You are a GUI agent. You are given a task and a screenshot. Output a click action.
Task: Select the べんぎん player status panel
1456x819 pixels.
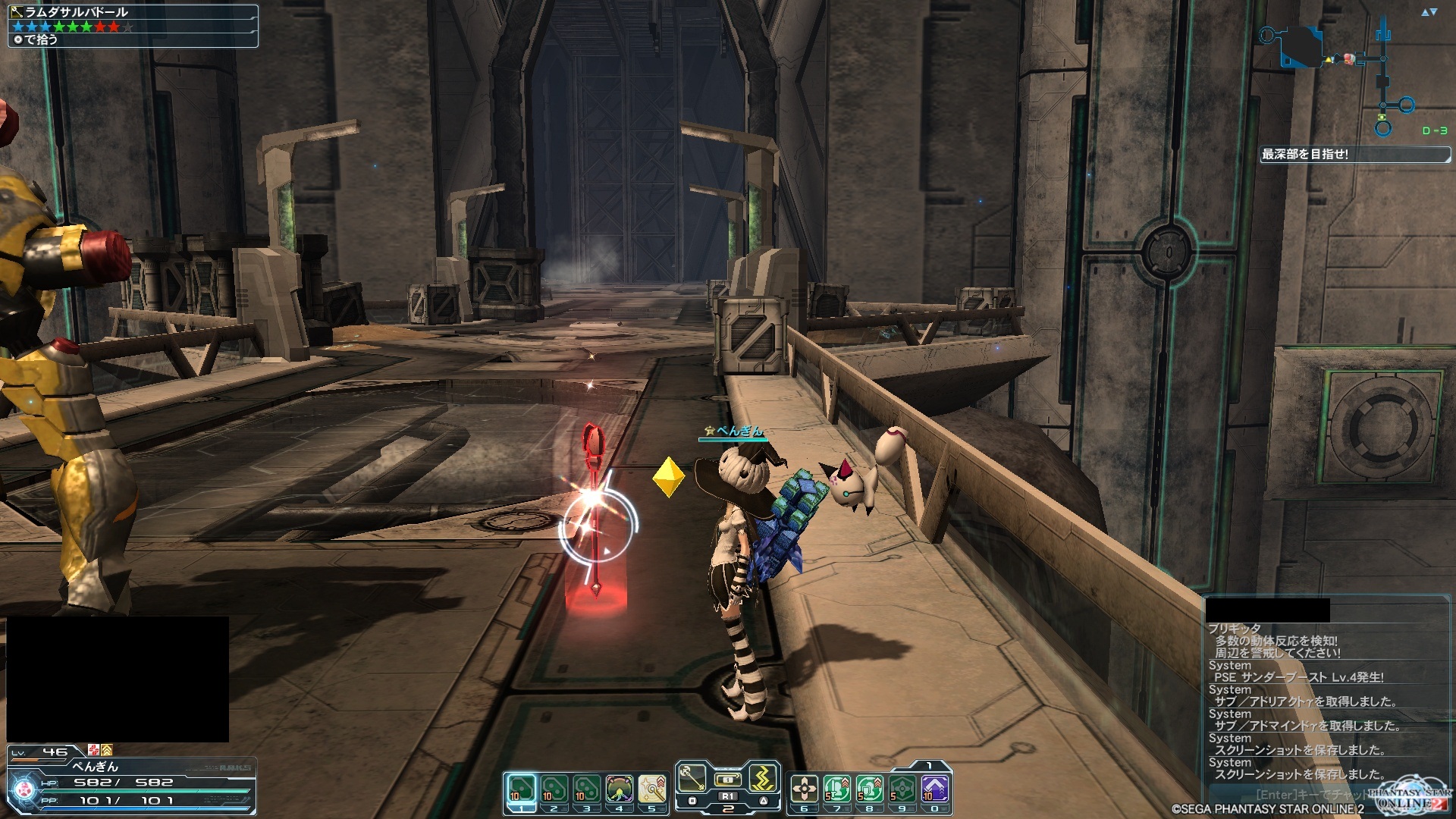(131, 780)
